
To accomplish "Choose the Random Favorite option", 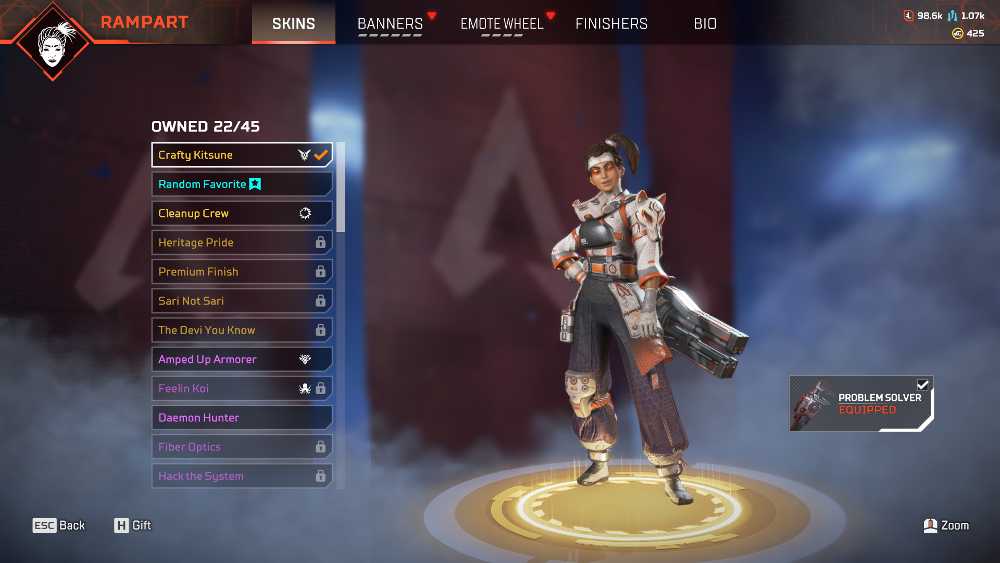I will (x=242, y=184).
